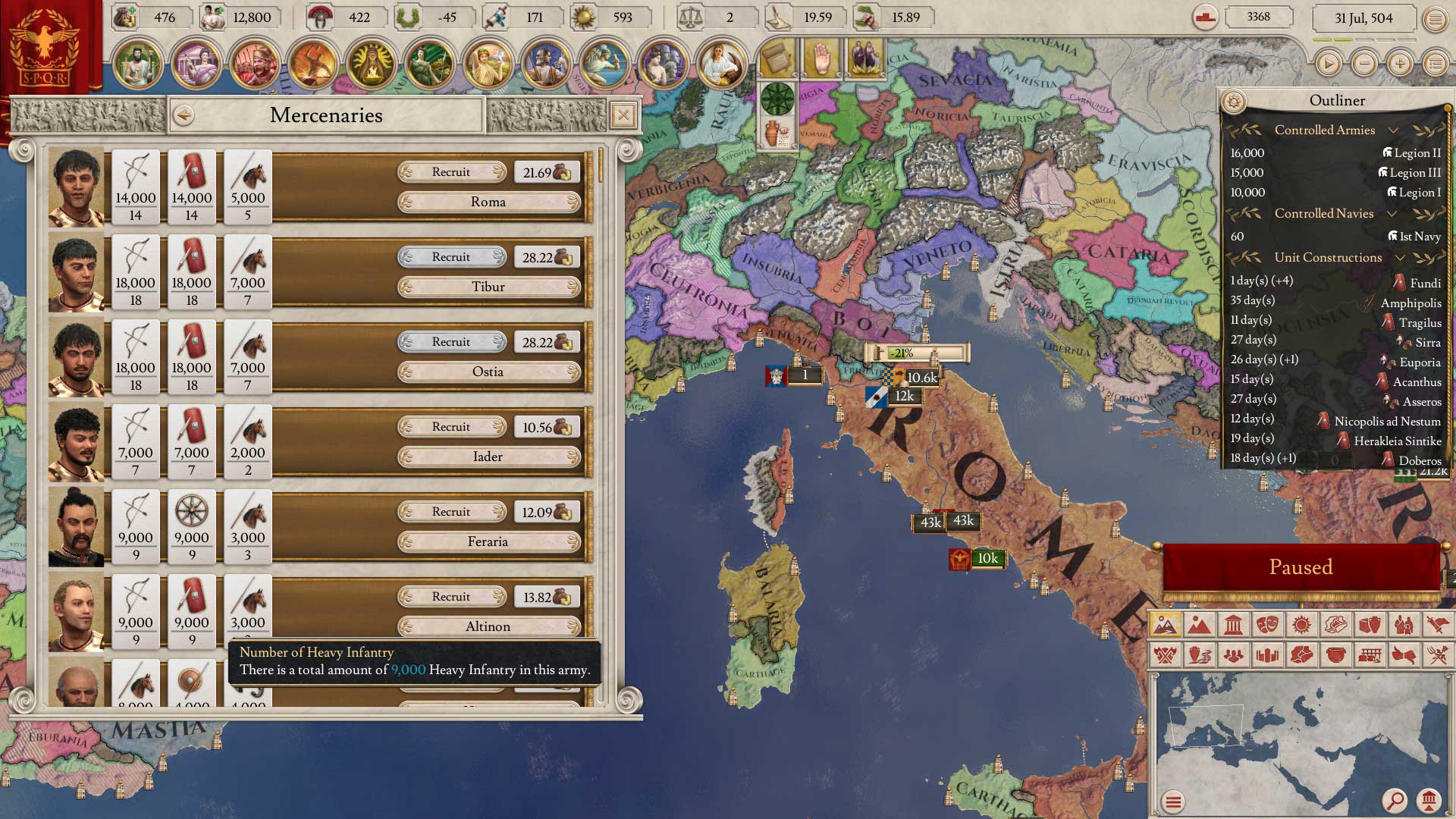Select Legion II in the outliner
1456x819 pixels.
pos(1417,153)
